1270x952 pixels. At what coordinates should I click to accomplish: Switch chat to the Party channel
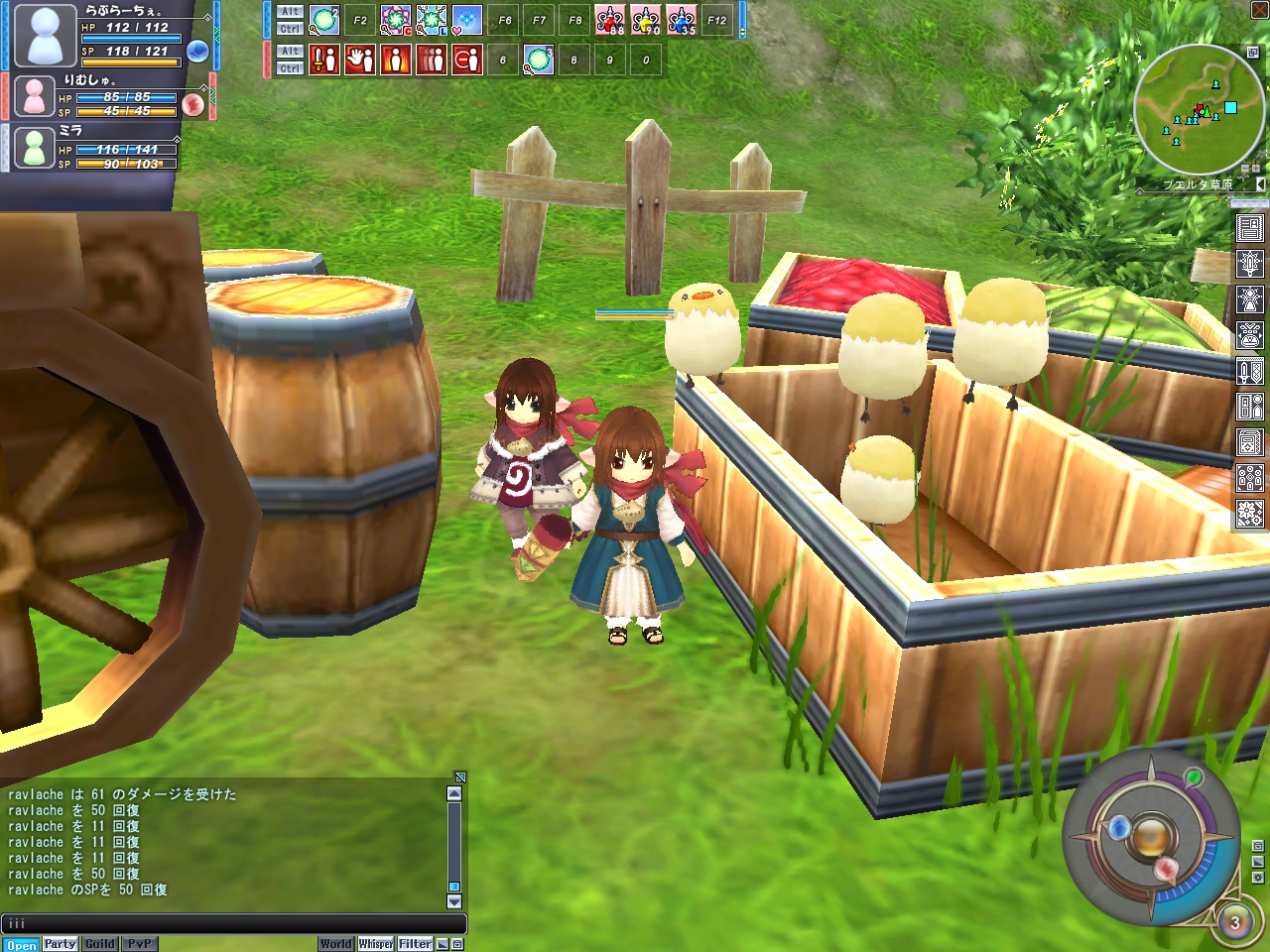pos(60,944)
